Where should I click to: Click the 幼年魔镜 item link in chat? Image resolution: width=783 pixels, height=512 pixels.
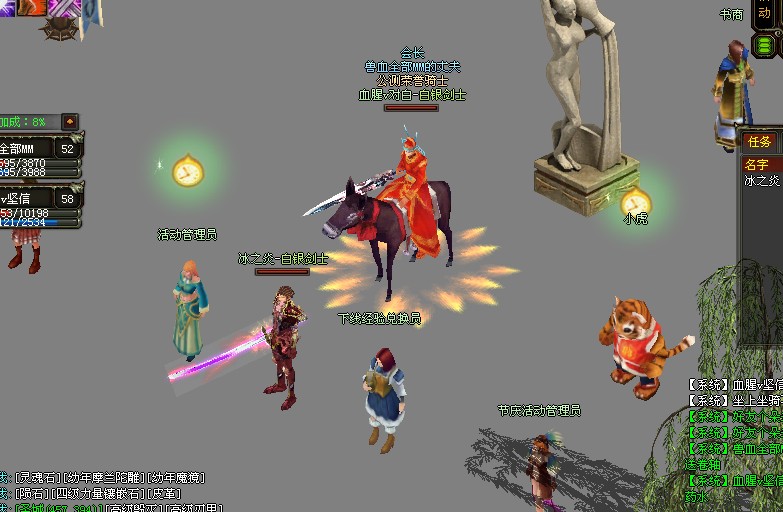pos(176,478)
